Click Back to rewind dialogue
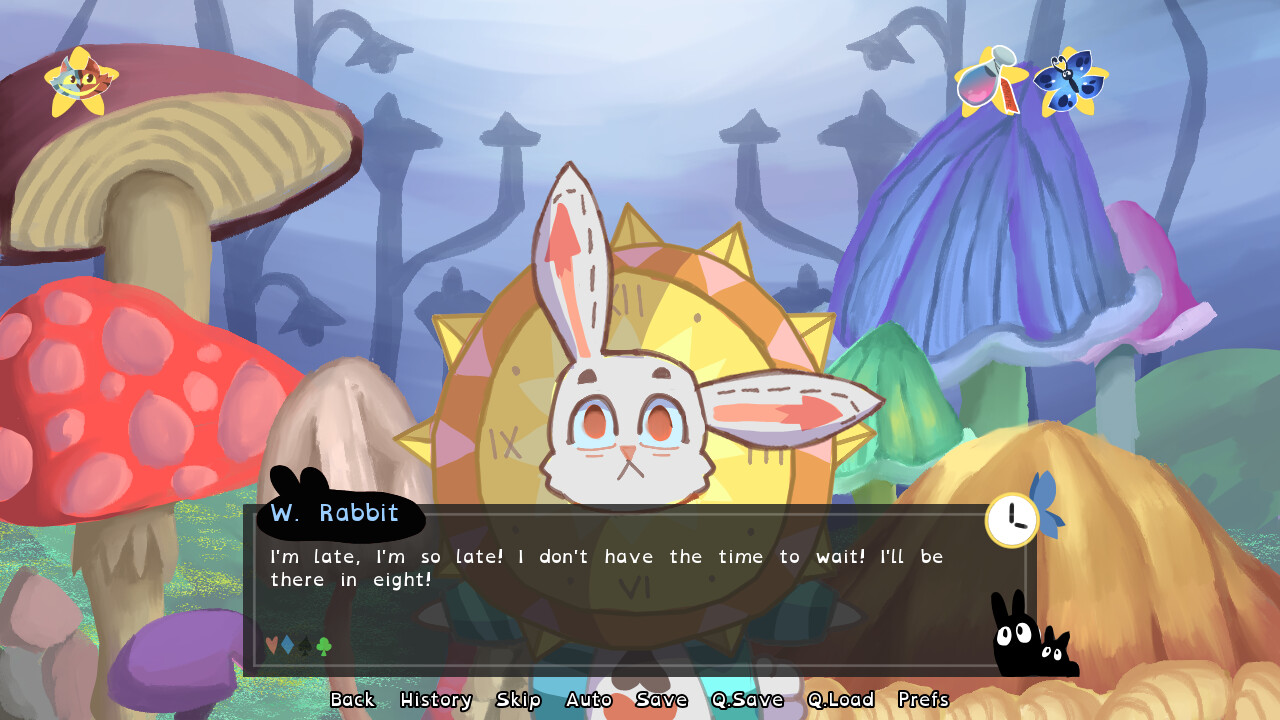 click(353, 700)
